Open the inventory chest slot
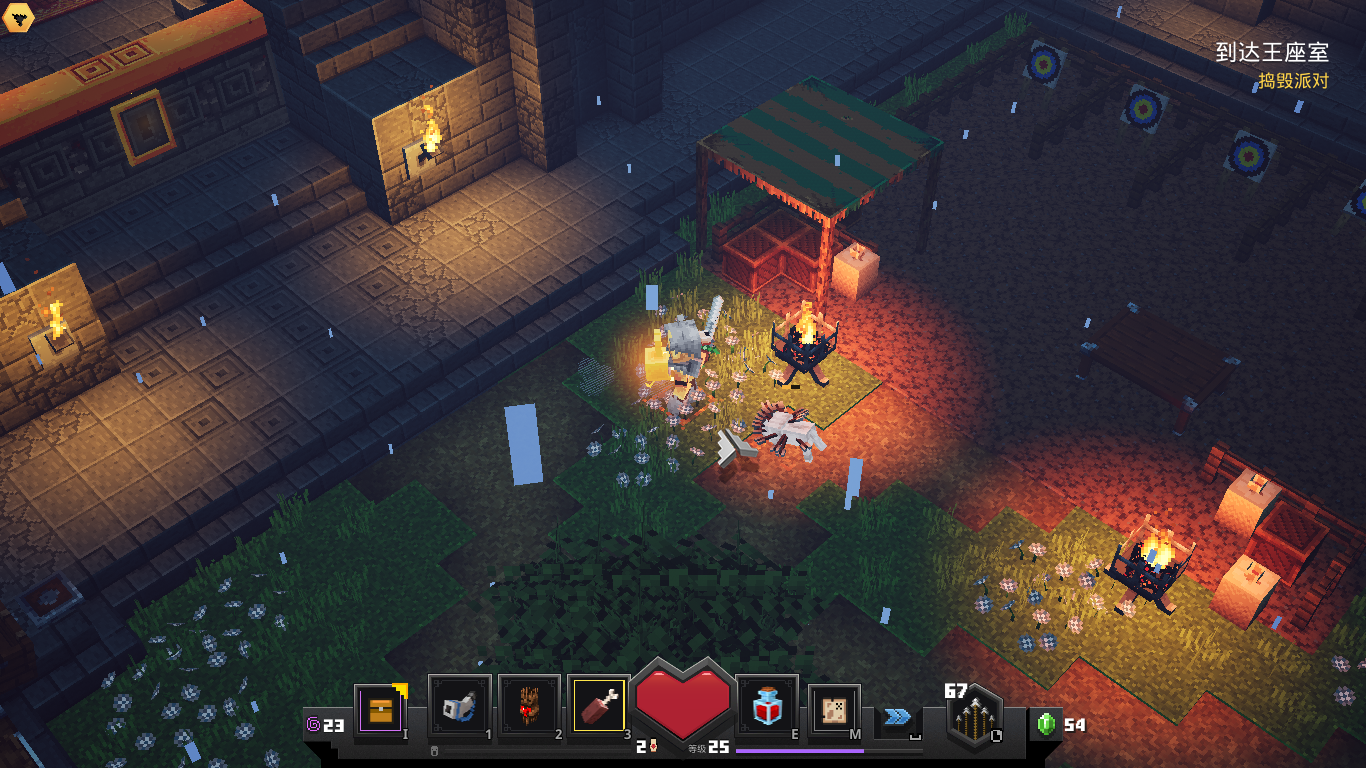The width and height of the screenshot is (1366, 768). (x=380, y=710)
